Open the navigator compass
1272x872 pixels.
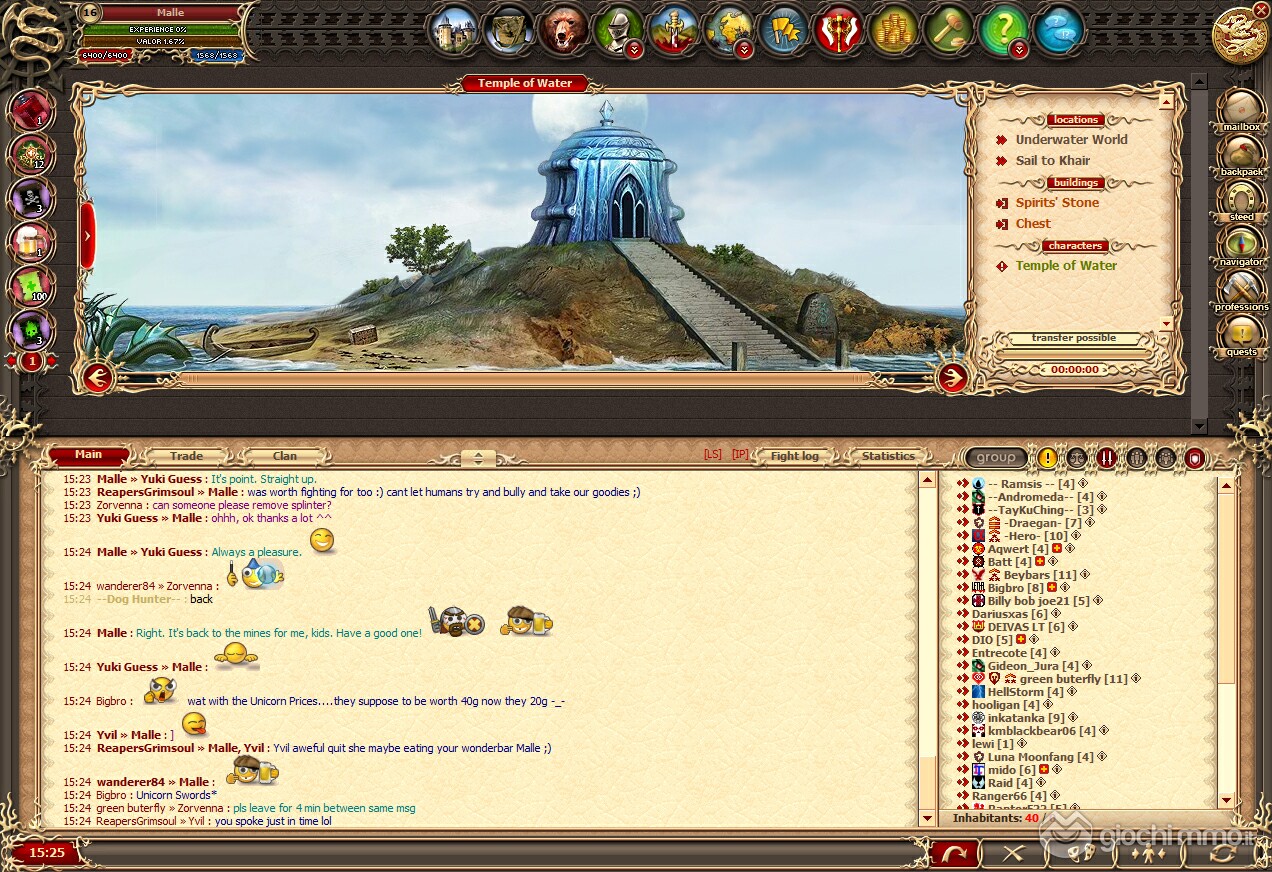[1241, 245]
